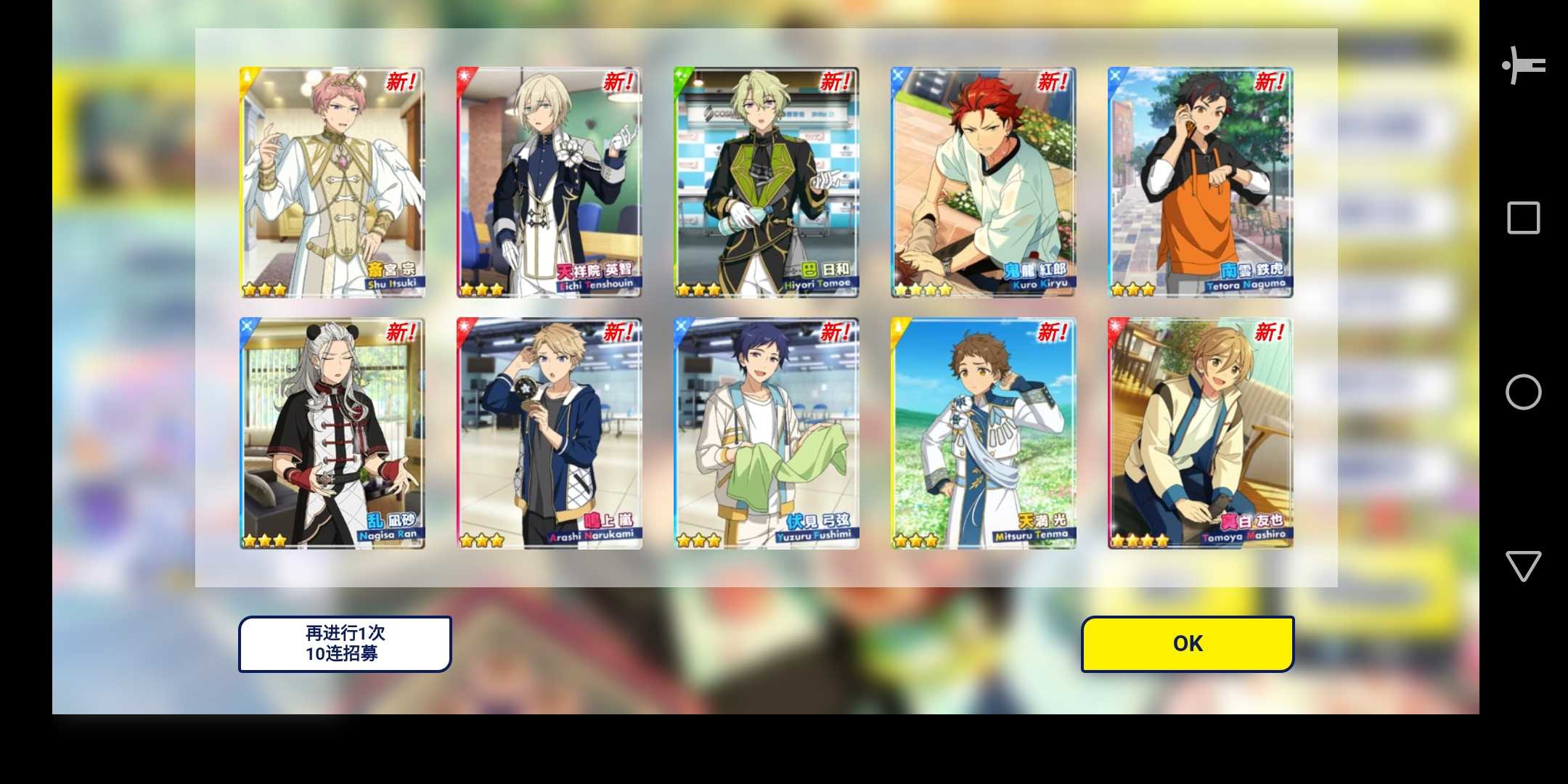The width and height of the screenshot is (1568, 784).
Task: Select the Hiyori Tomoe card
Action: pyautogui.click(x=766, y=182)
